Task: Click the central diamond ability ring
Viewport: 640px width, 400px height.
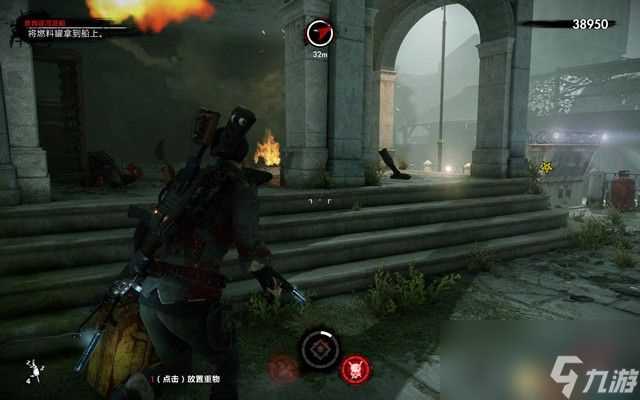Action: (319, 350)
